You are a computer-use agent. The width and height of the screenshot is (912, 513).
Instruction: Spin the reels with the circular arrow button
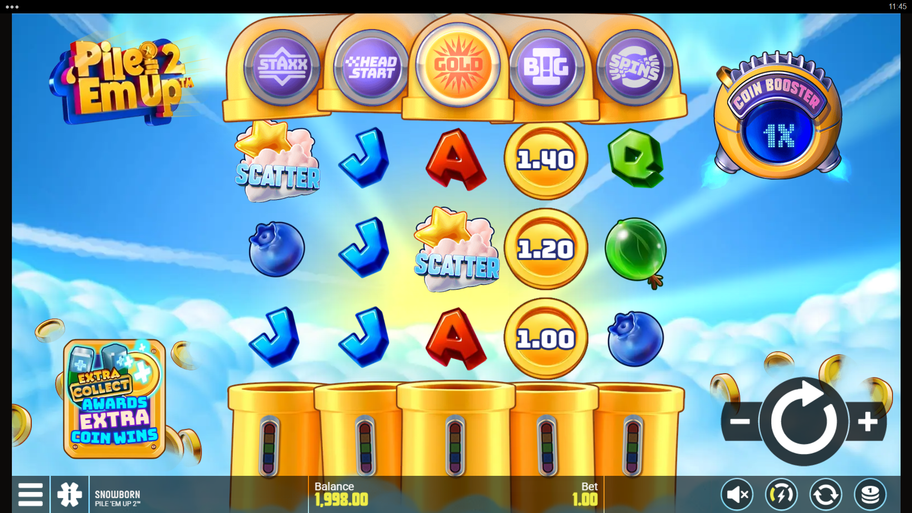coord(803,422)
